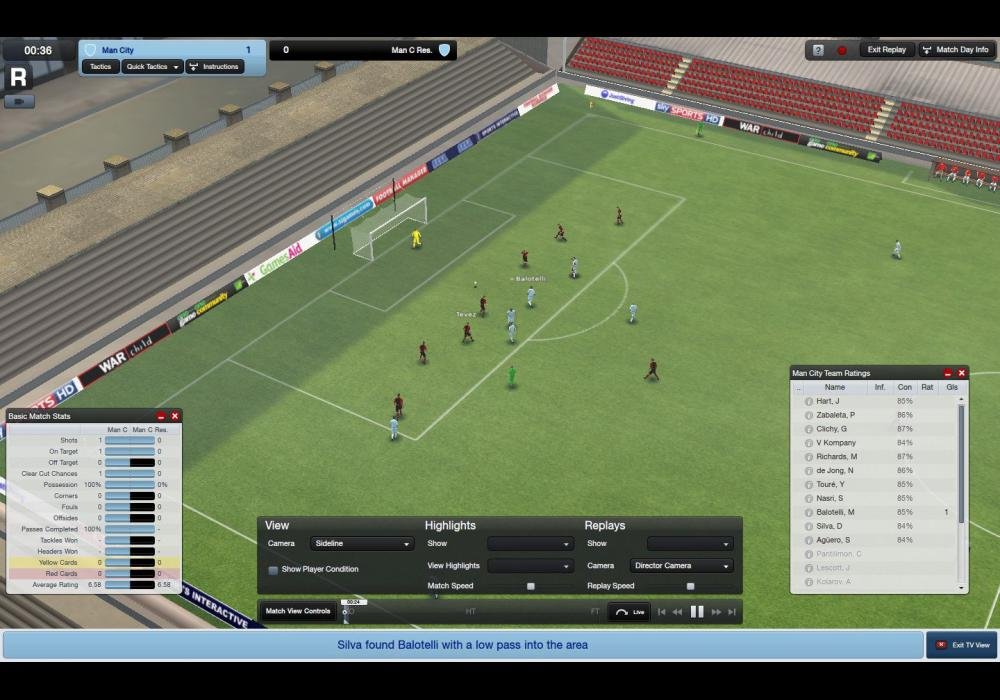Pause the match playback
Screen dimensions: 1000x700
point(697,612)
